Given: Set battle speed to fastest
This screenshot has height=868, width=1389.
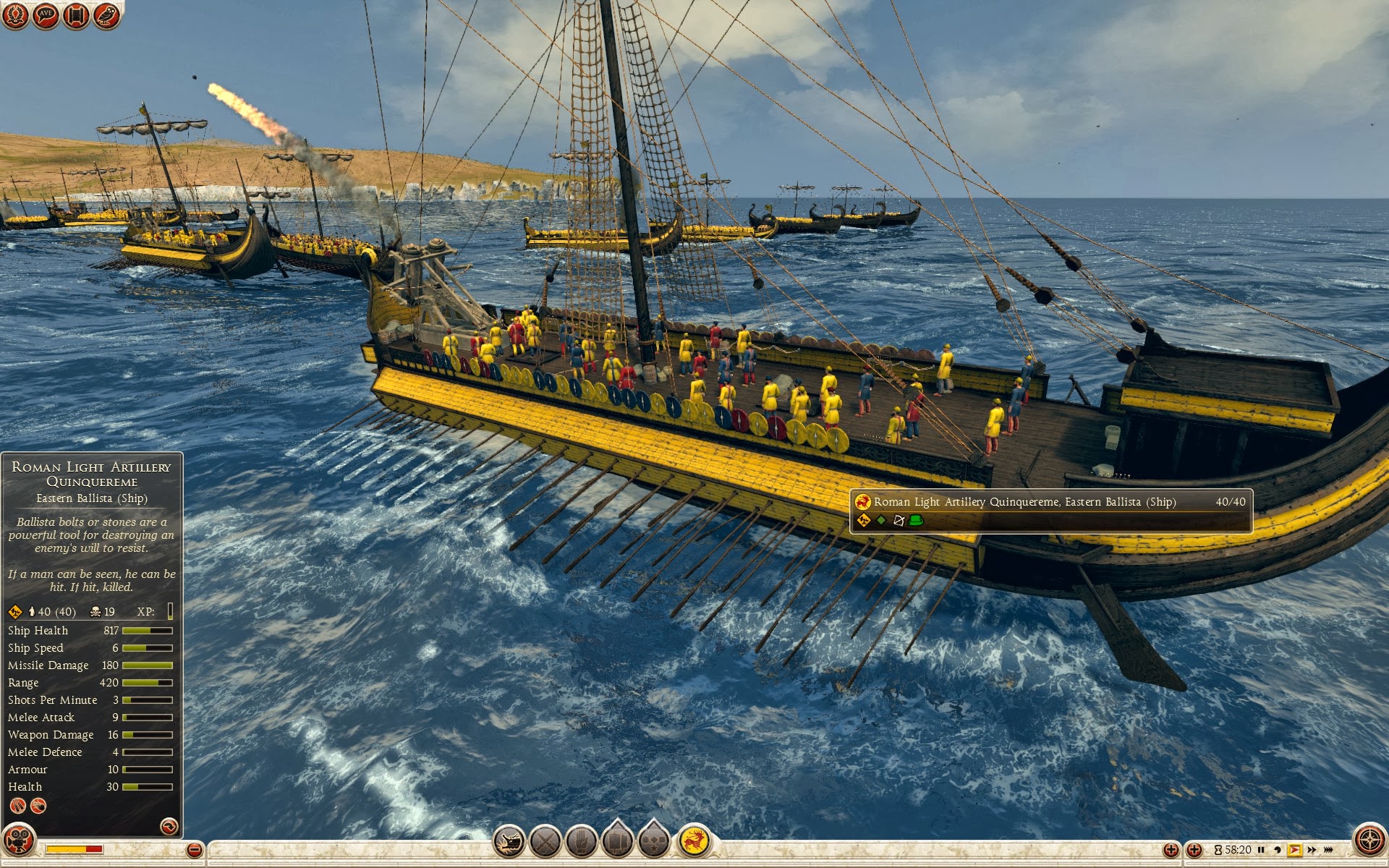Looking at the screenshot, I should [x=1329, y=850].
